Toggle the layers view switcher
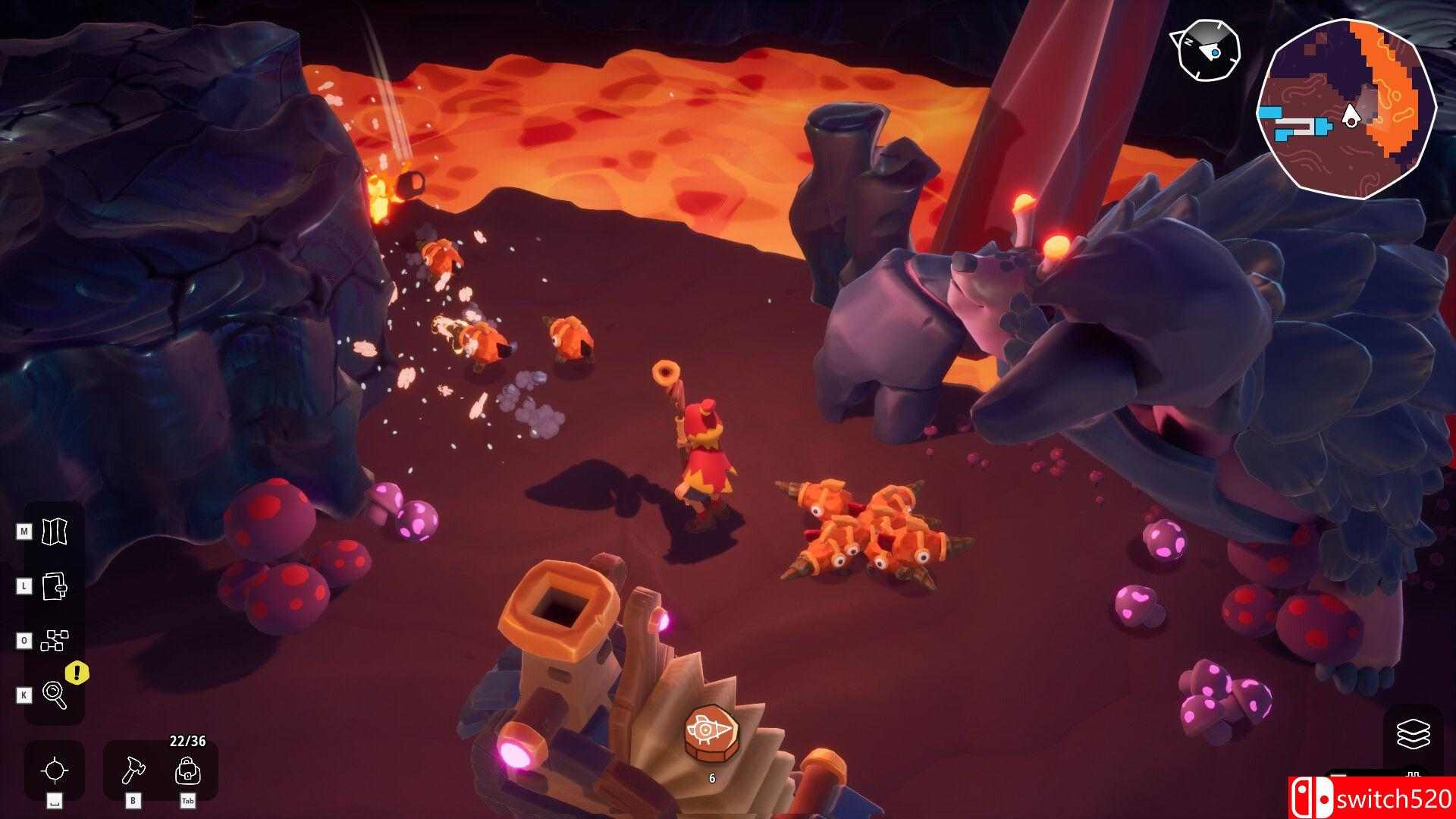This screenshot has width=1456, height=819. click(x=1414, y=734)
